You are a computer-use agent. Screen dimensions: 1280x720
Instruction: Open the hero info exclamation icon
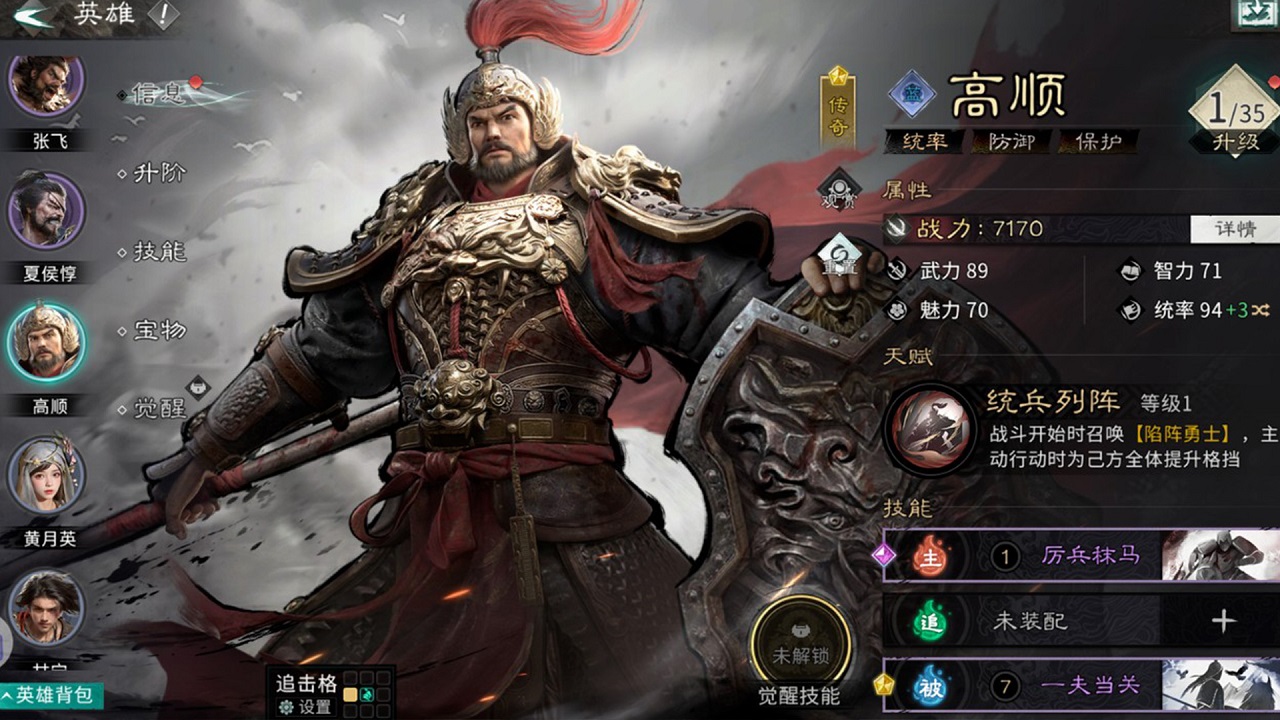(162, 15)
